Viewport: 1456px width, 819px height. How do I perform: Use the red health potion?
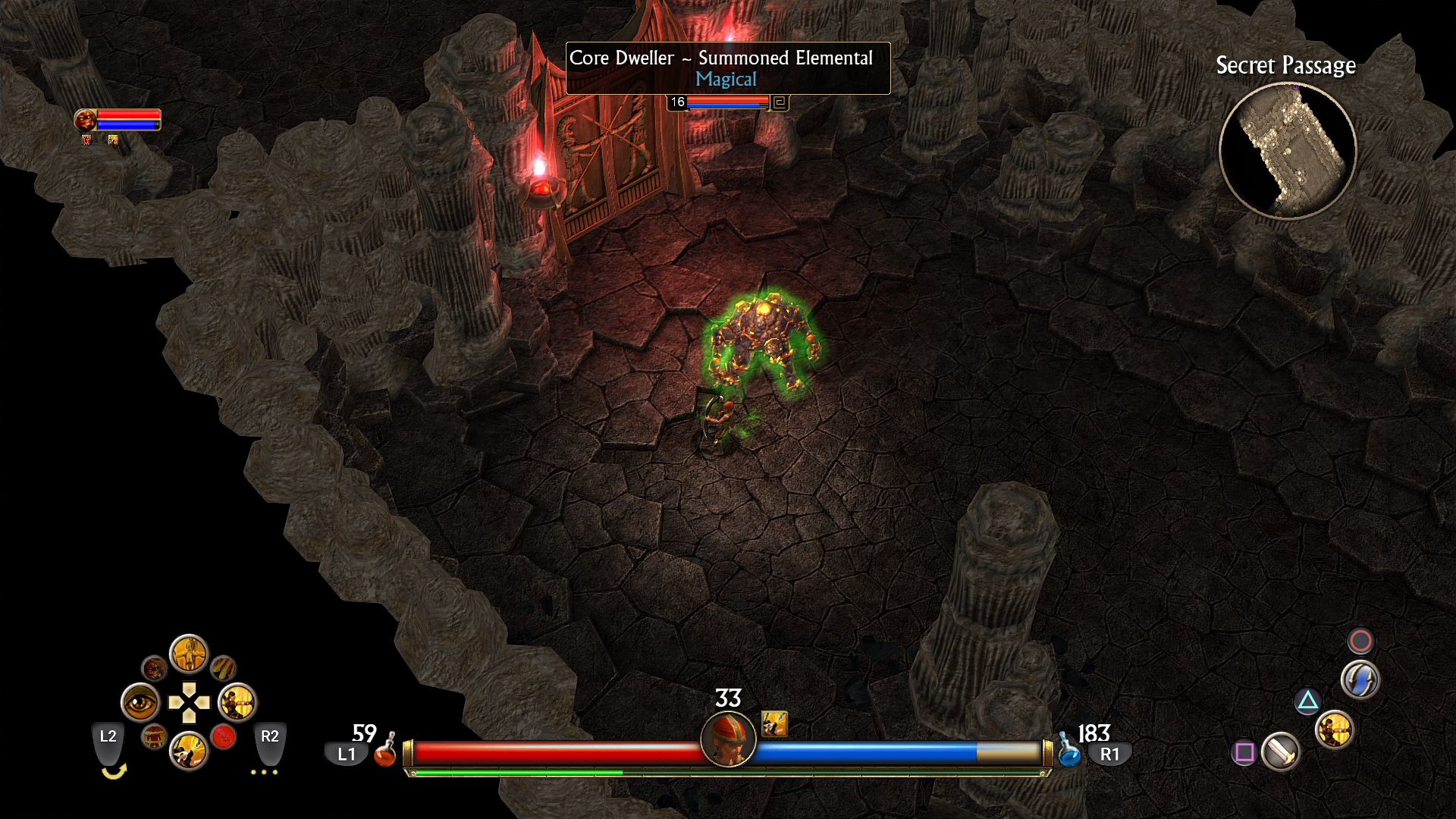[x=385, y=751]
